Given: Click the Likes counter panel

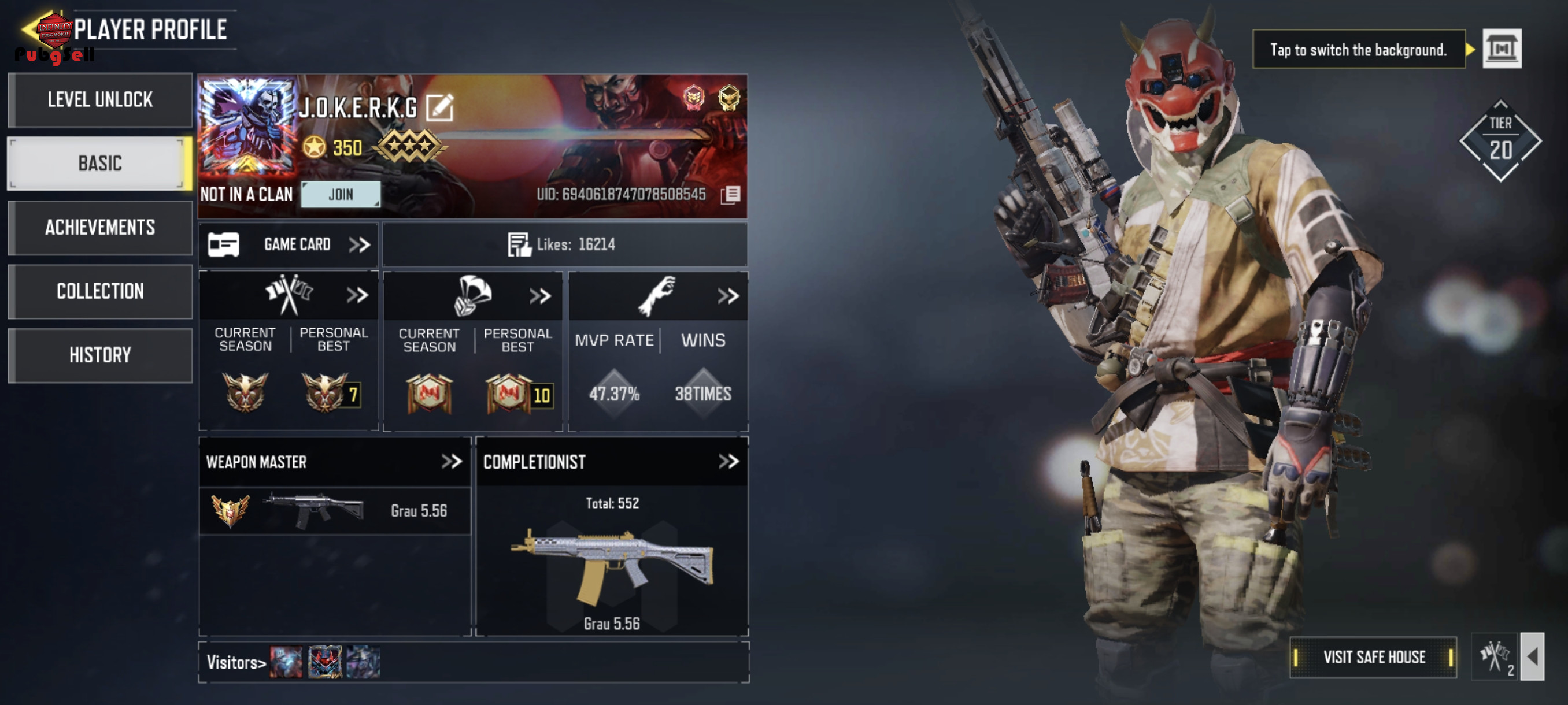Looking at the screenshot, I should tap(564, 244).
